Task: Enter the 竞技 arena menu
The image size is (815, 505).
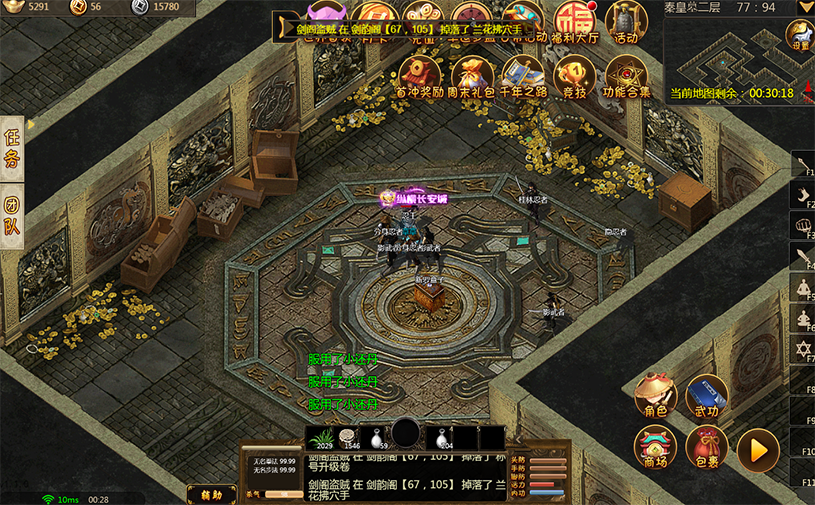Action: (x=574, y=75)
